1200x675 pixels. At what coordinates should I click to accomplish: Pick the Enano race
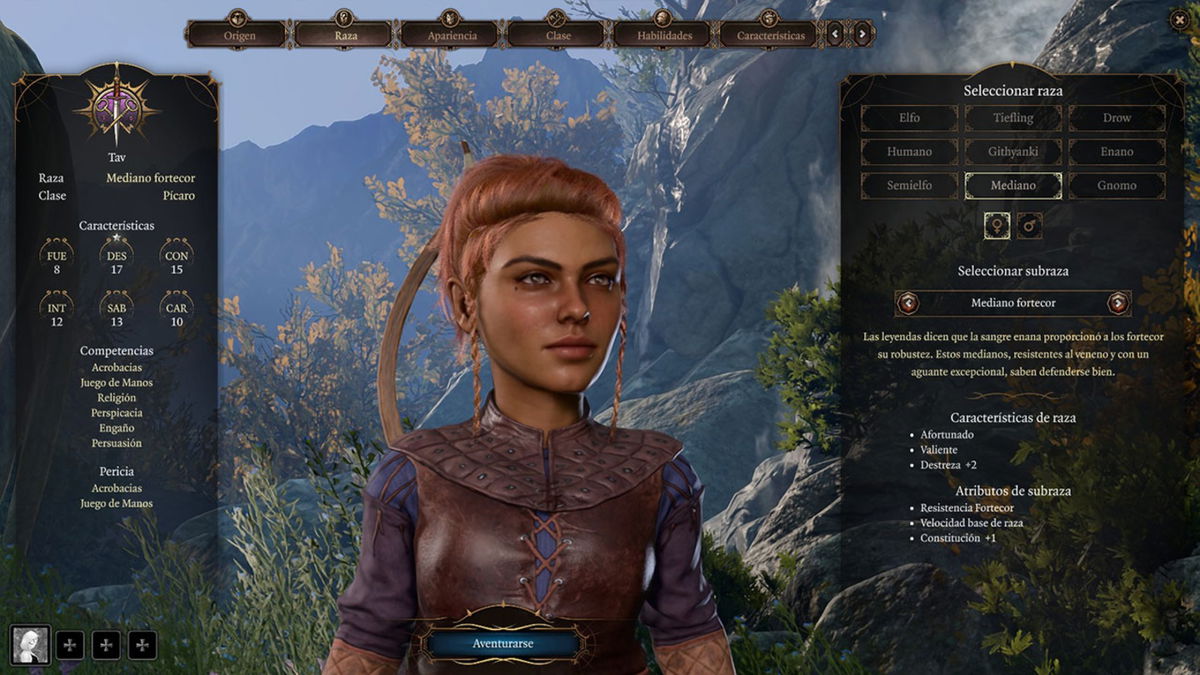(x=1117, y=152)
